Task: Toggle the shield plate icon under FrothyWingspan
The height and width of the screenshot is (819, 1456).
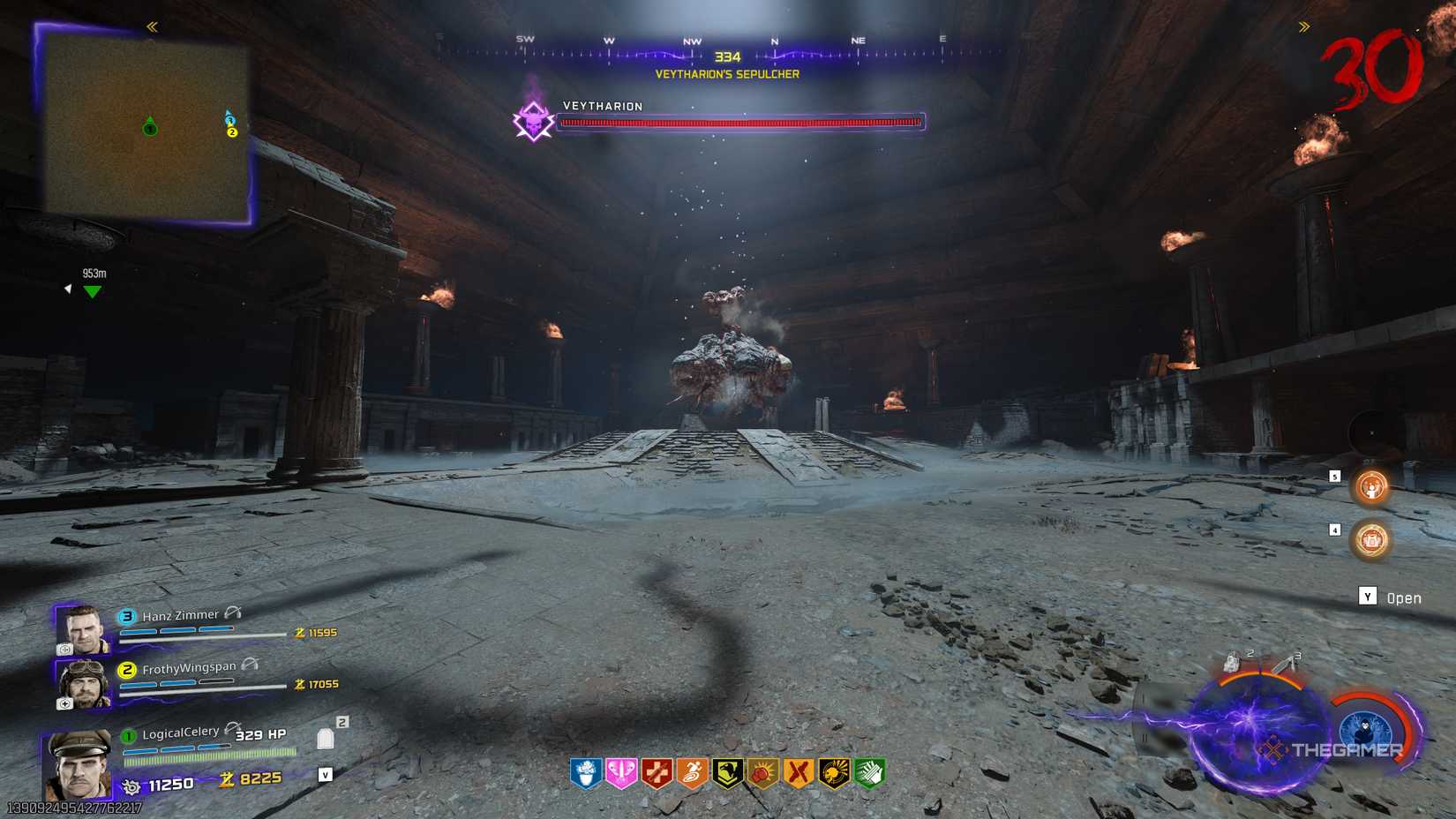Action: click(x=64, y=703)
